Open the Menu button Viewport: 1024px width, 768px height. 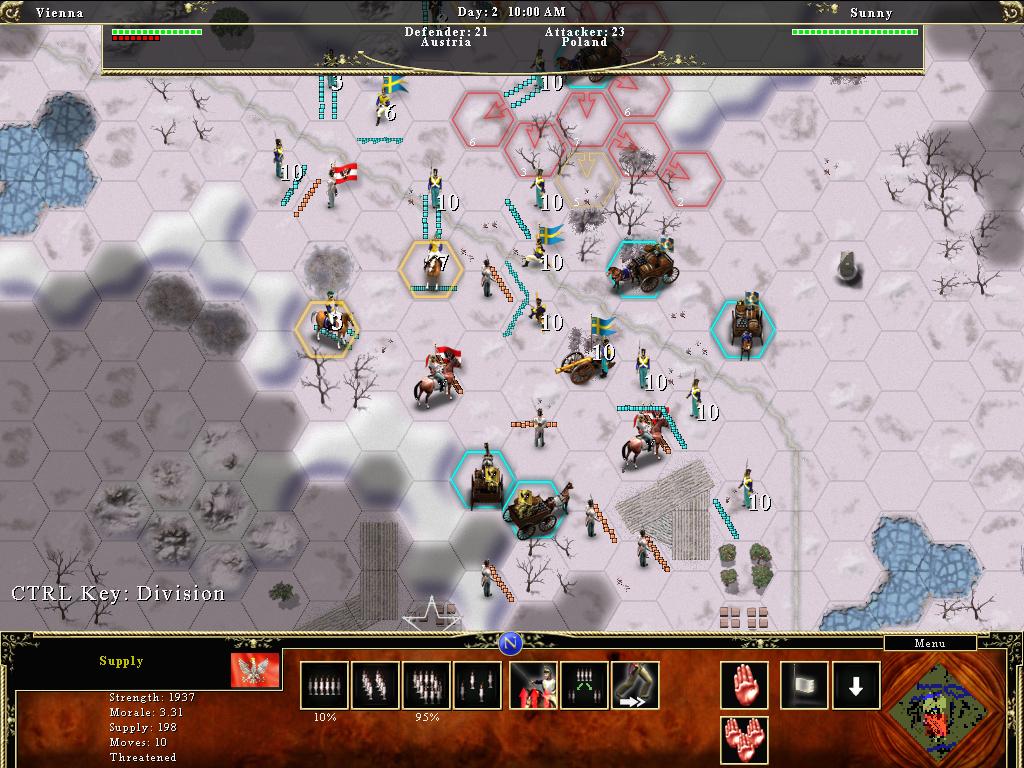pos(929,643)
